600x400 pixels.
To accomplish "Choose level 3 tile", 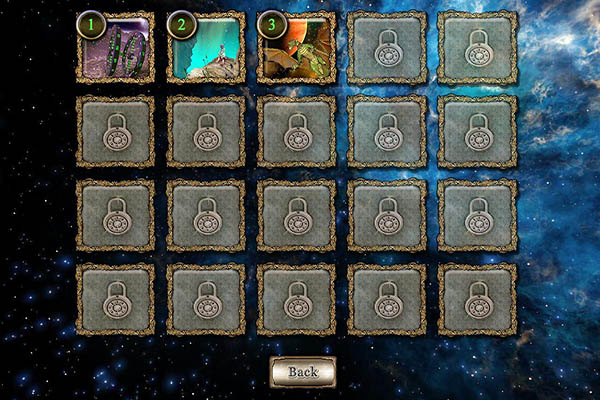I will click(296, 47).
